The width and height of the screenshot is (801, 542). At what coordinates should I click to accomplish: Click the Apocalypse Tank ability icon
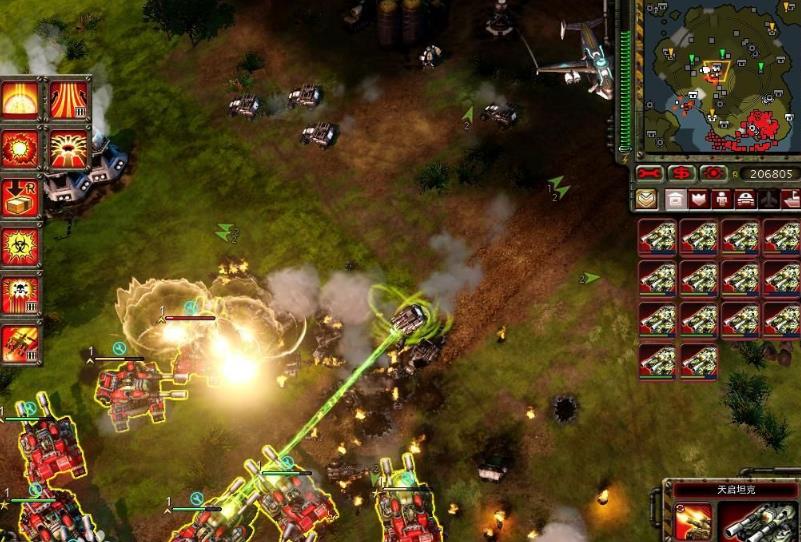[x=692, y=521]
